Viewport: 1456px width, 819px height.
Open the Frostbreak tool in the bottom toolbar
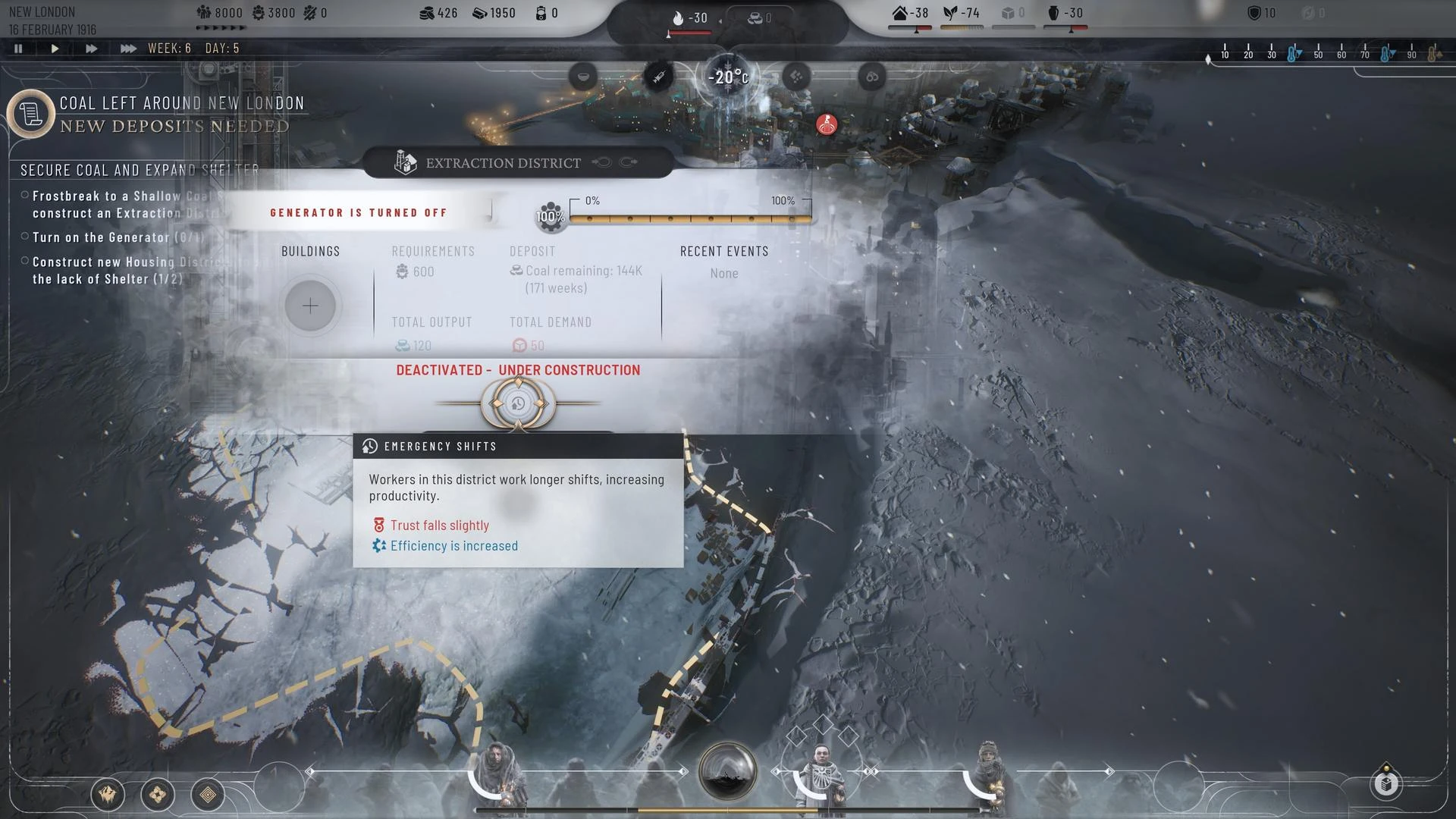(107, 795)
